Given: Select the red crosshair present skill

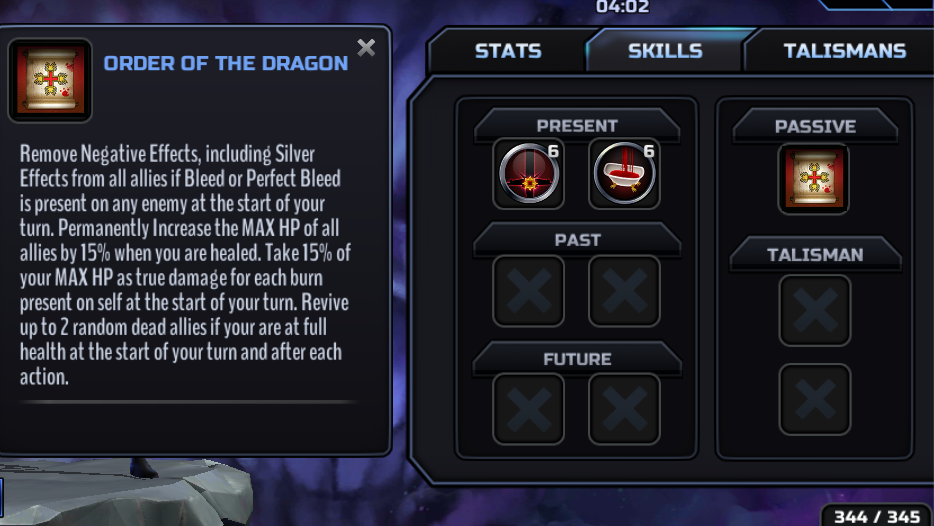Looking at the screenshot, I should pos(528,174).
